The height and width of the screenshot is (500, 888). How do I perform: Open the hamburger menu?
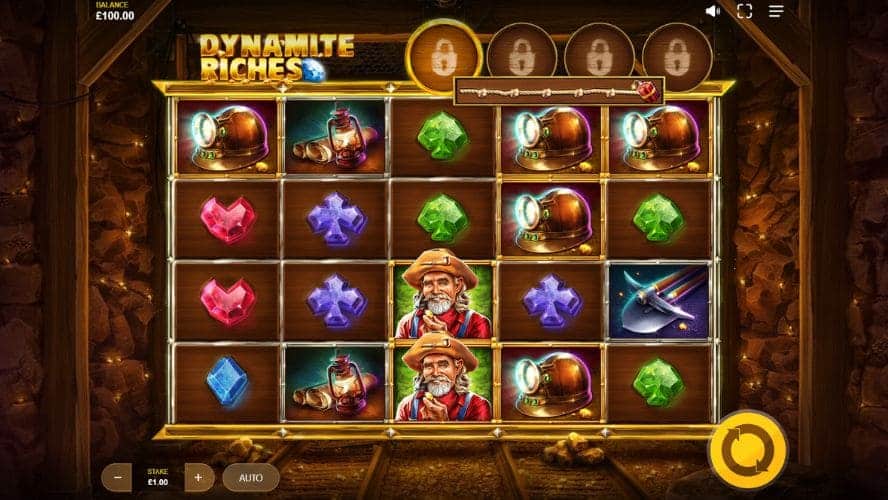coord(776,11)
